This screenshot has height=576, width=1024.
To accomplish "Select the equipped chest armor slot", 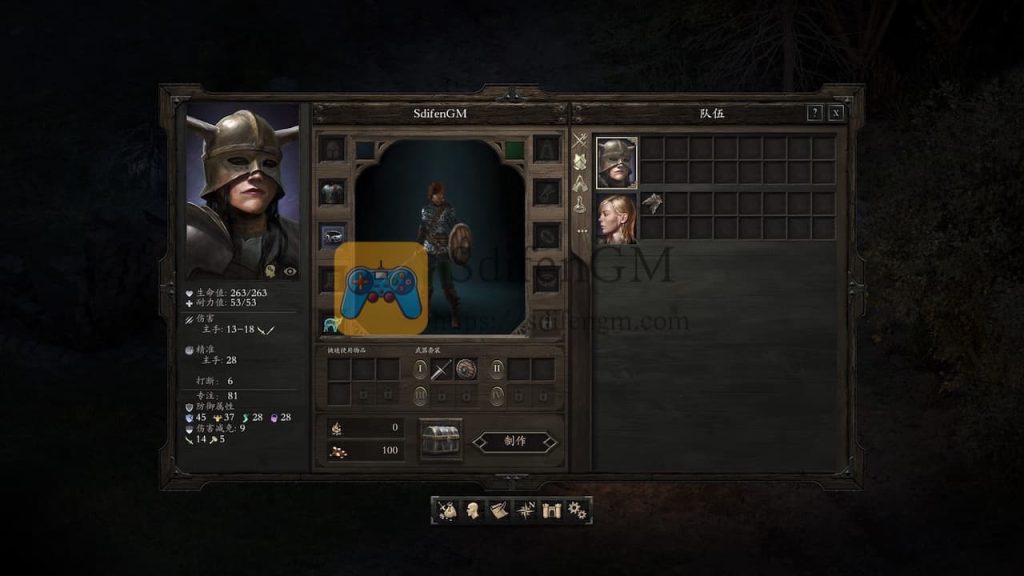I will click(332, 192).
